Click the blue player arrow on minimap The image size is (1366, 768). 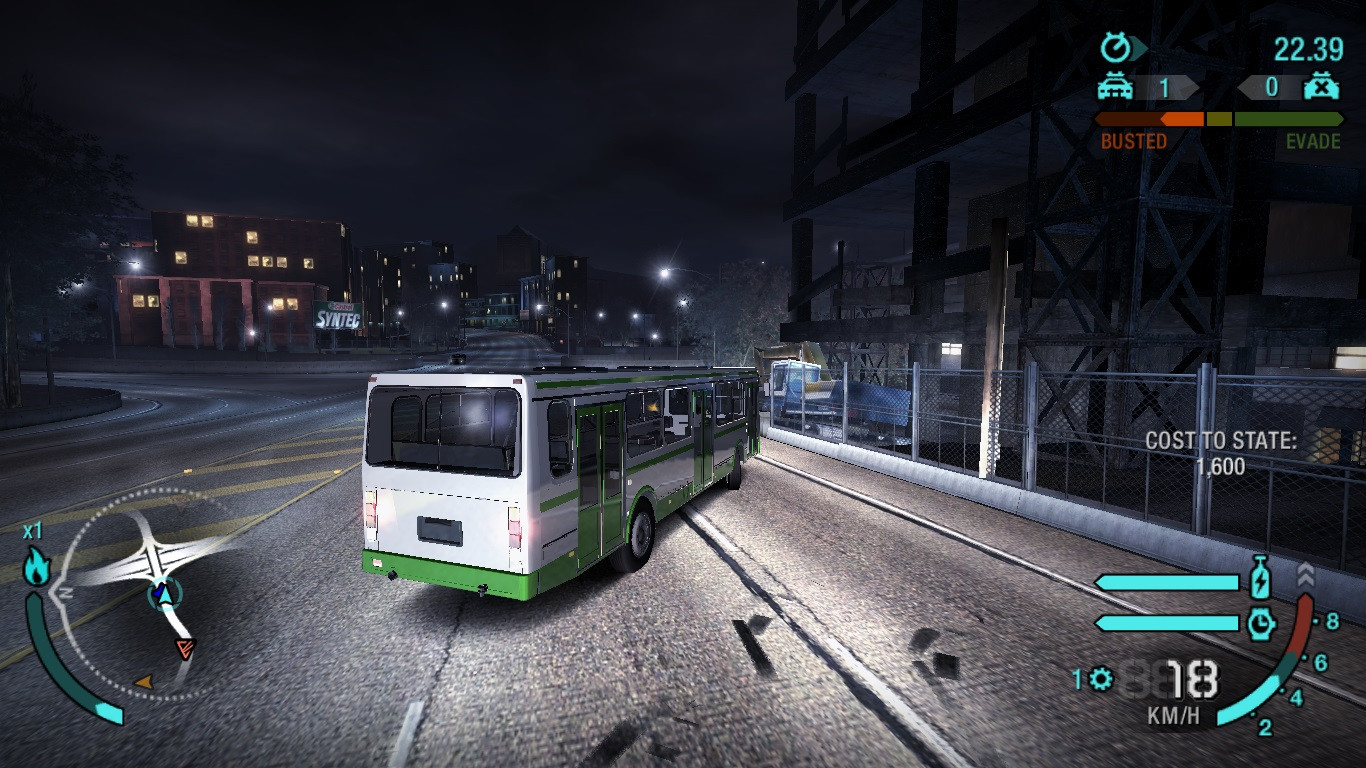click(x=164, y=596)
